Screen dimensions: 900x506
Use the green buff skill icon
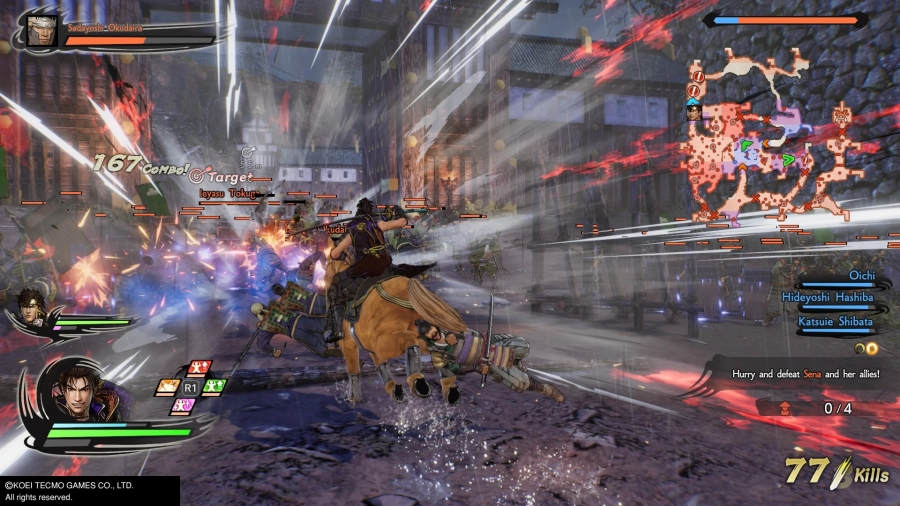click(214, 386)
